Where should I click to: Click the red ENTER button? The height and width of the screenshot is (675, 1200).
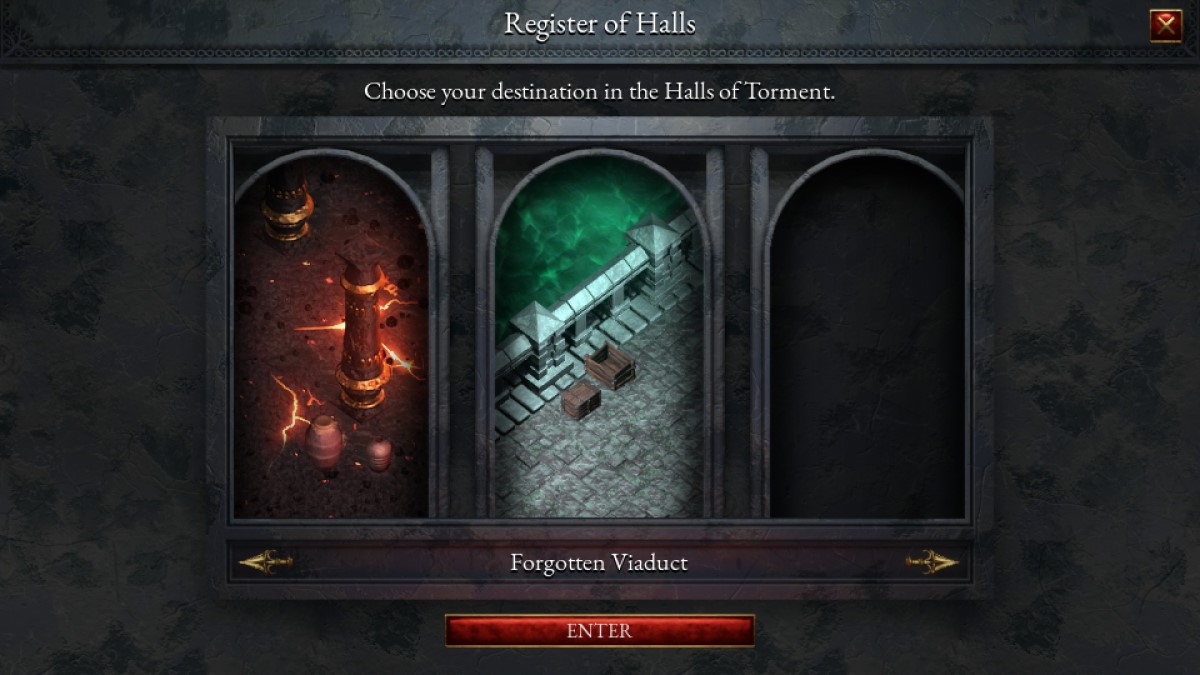pyautogui.click(x=599, y=631)
